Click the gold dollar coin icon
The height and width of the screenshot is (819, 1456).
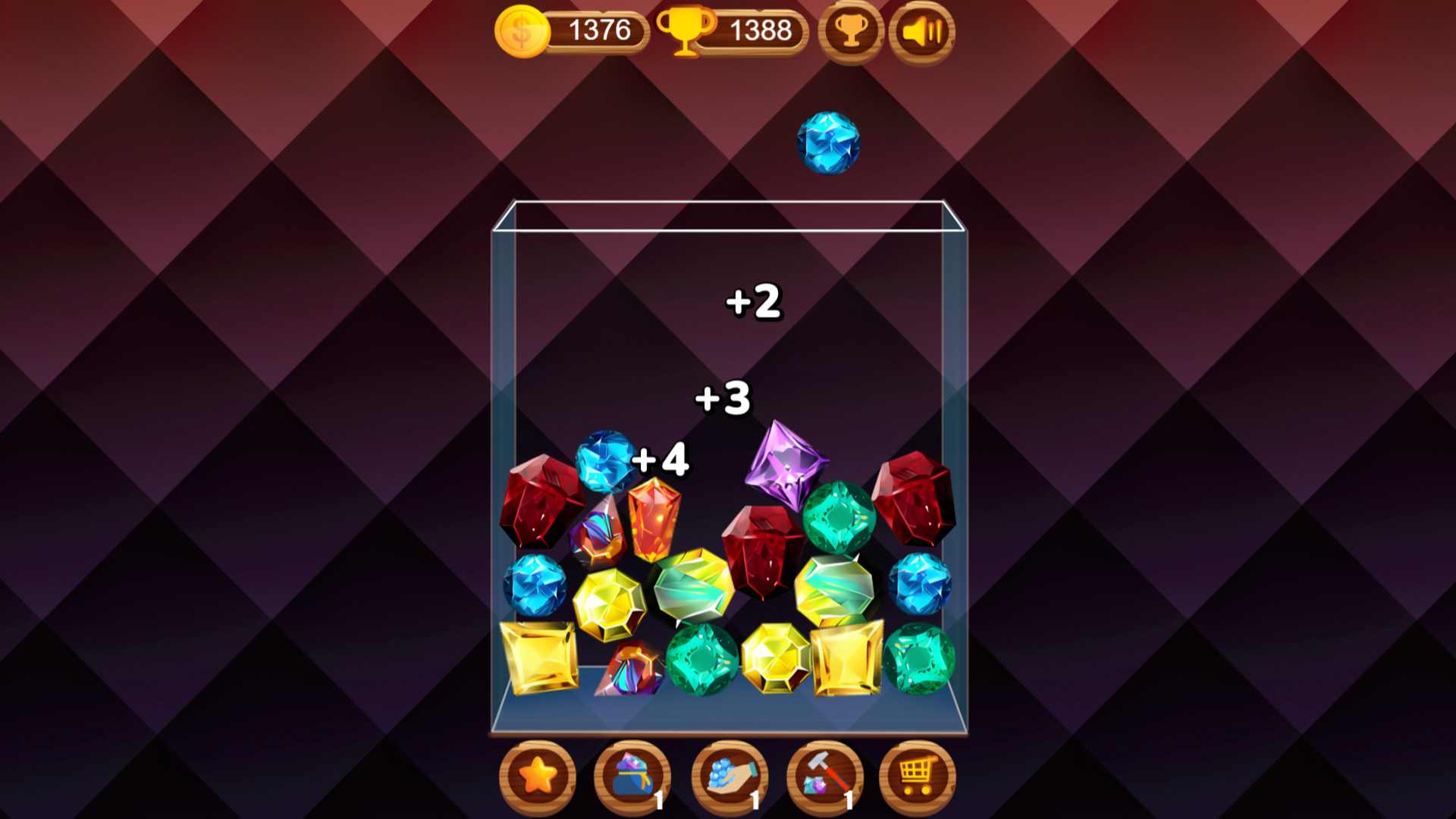tap(521, 32)
